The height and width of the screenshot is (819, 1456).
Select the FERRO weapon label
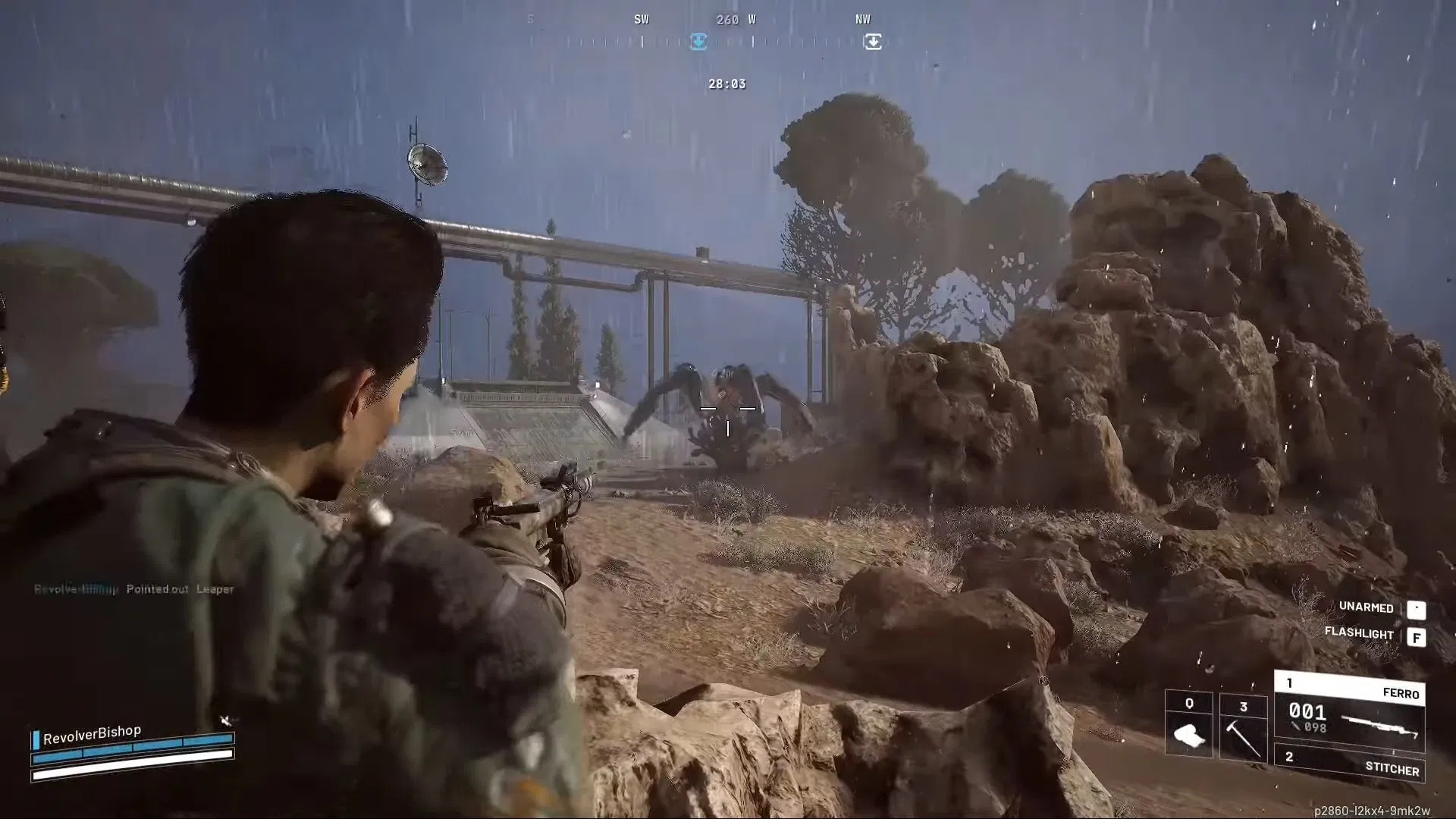(x=1402, y=693)
